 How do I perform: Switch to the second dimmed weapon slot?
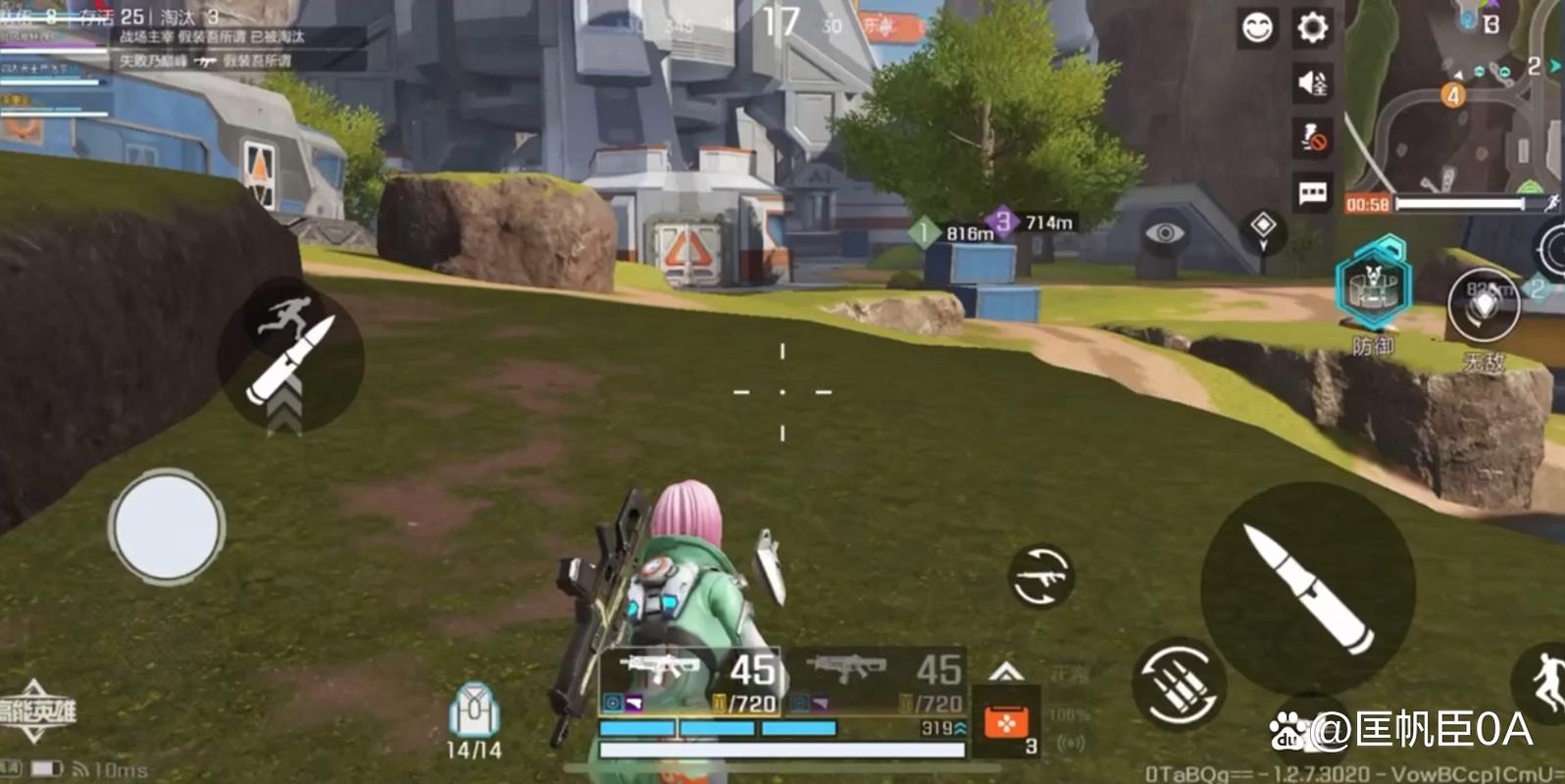[x=875, y=681]
